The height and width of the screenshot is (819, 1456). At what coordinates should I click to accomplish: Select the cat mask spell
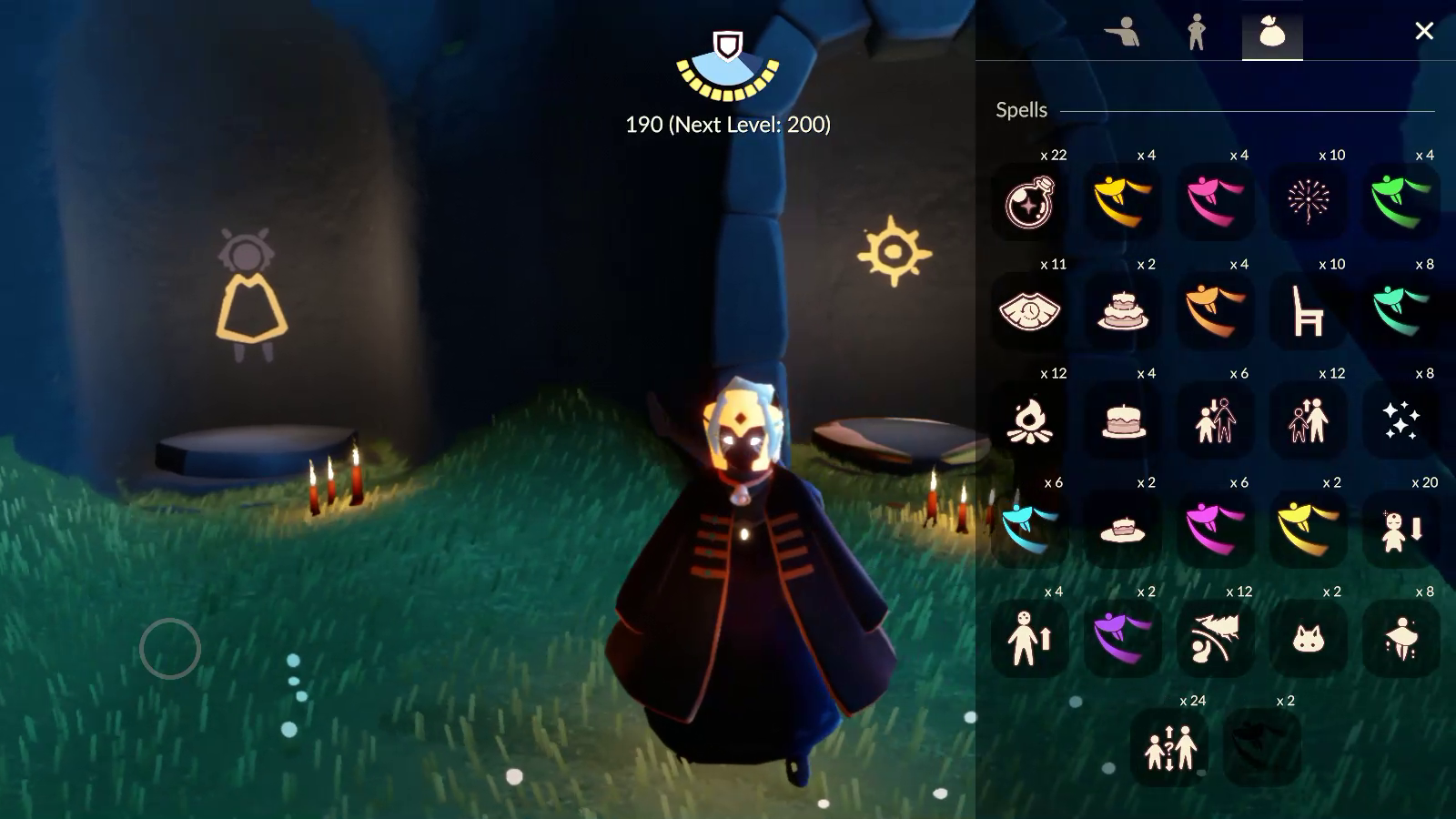[x=1308, y=638]
